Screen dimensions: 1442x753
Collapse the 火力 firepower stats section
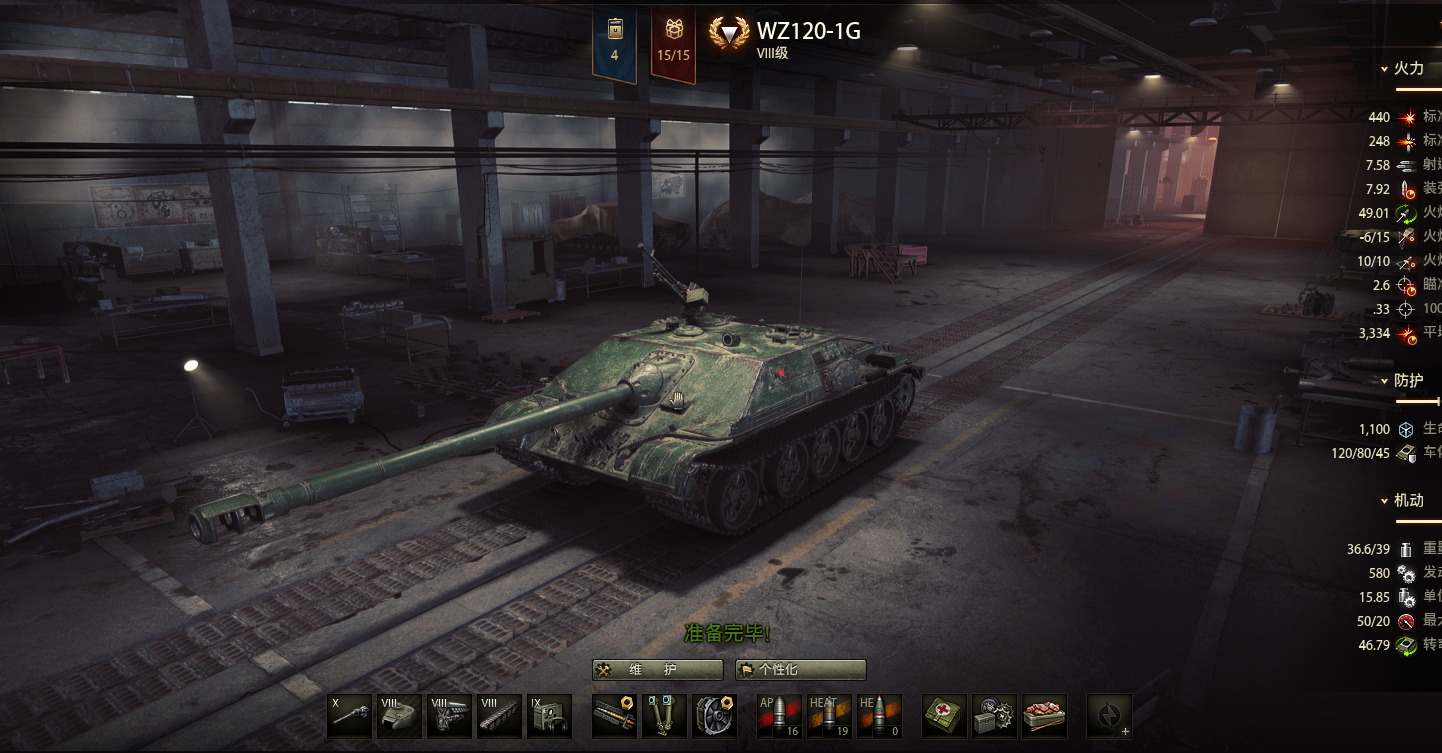tap(1407, 69)
